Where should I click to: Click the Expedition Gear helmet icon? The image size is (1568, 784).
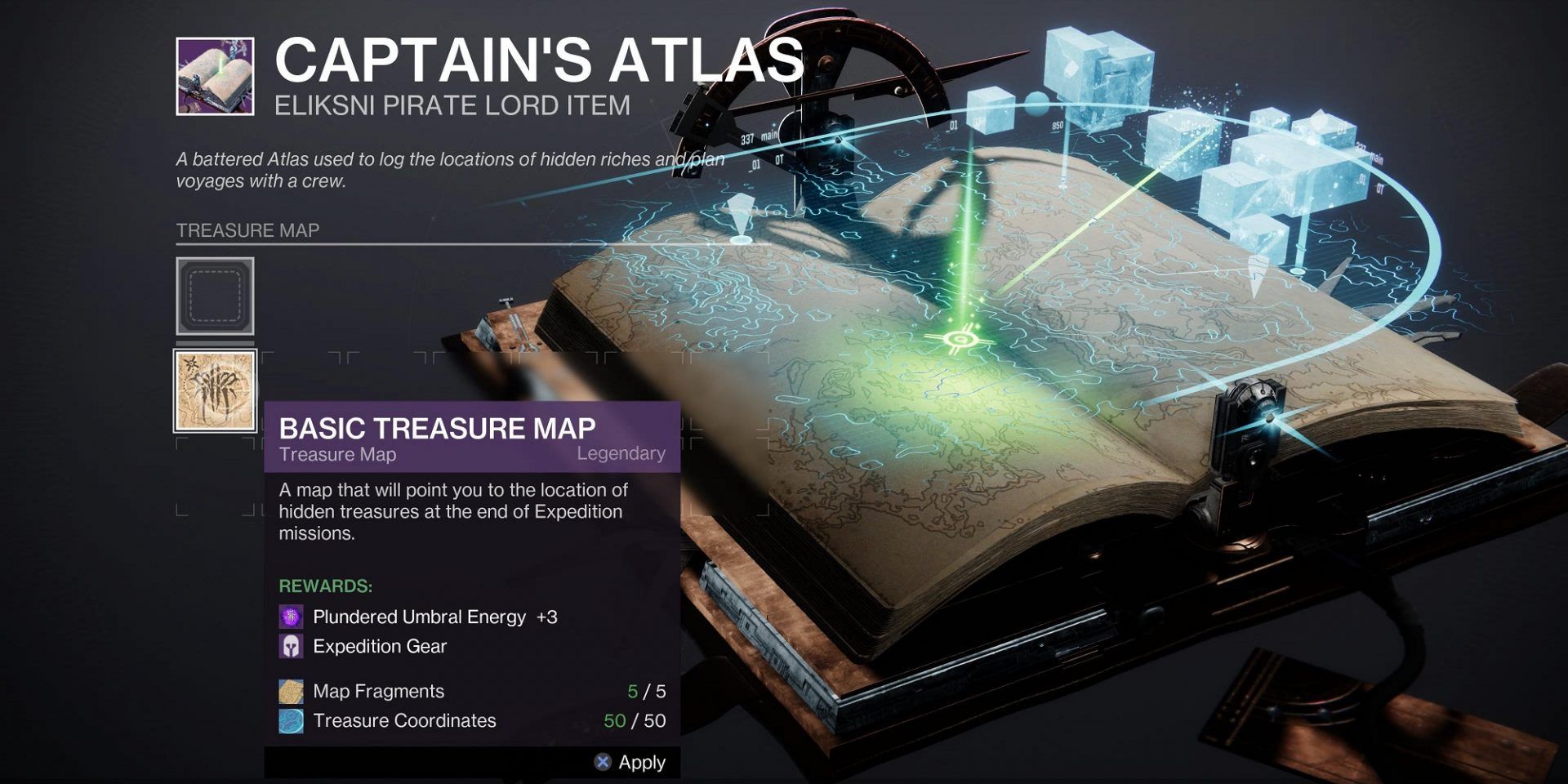292,647
